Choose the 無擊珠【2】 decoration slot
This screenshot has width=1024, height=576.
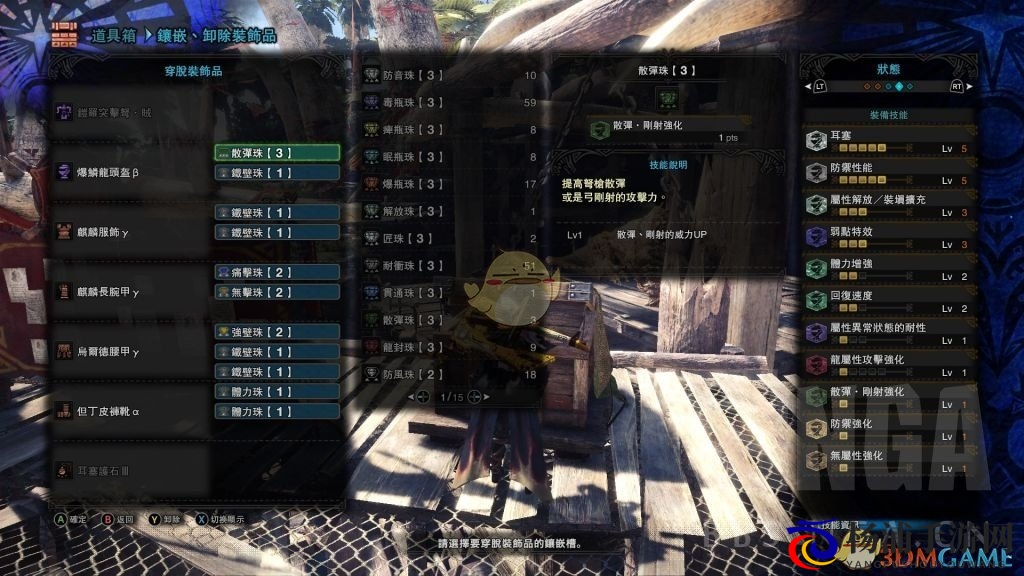click(x=277, y=292)
